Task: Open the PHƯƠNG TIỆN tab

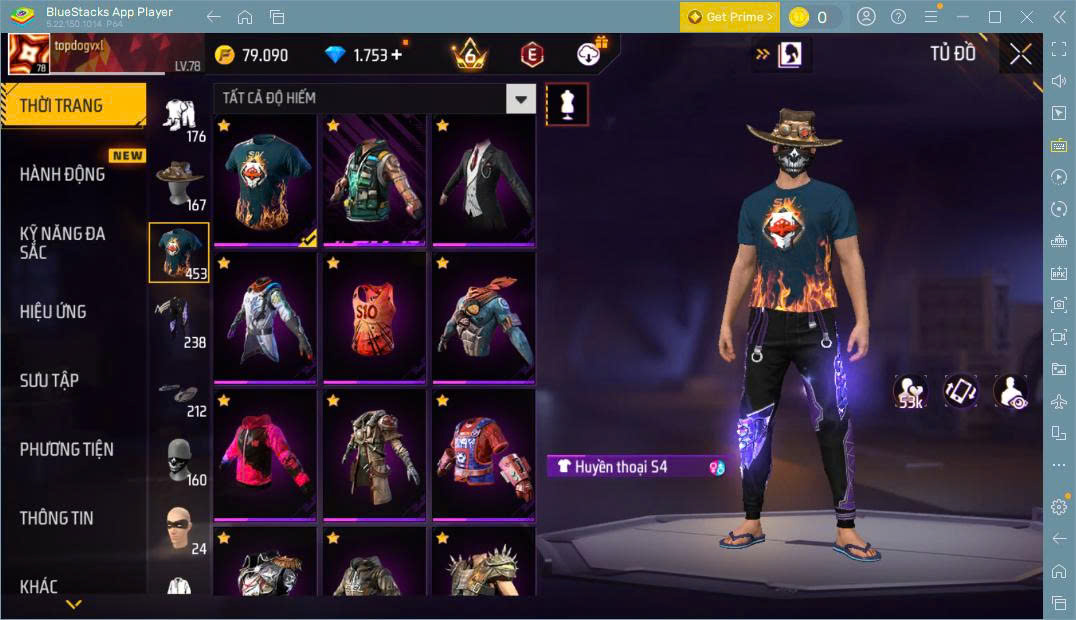Action: [66, 449]
